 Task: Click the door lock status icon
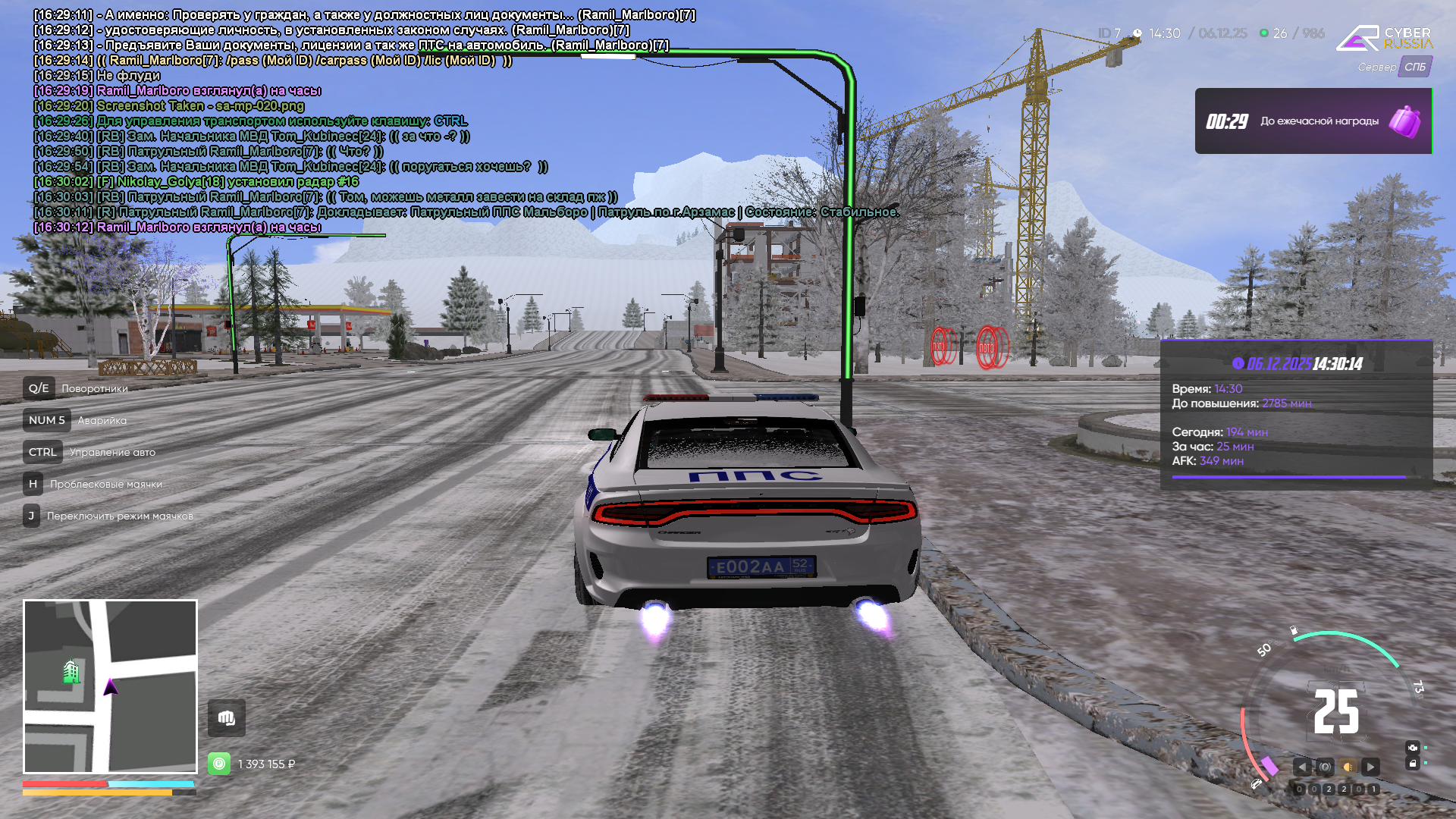[1412, 764]
